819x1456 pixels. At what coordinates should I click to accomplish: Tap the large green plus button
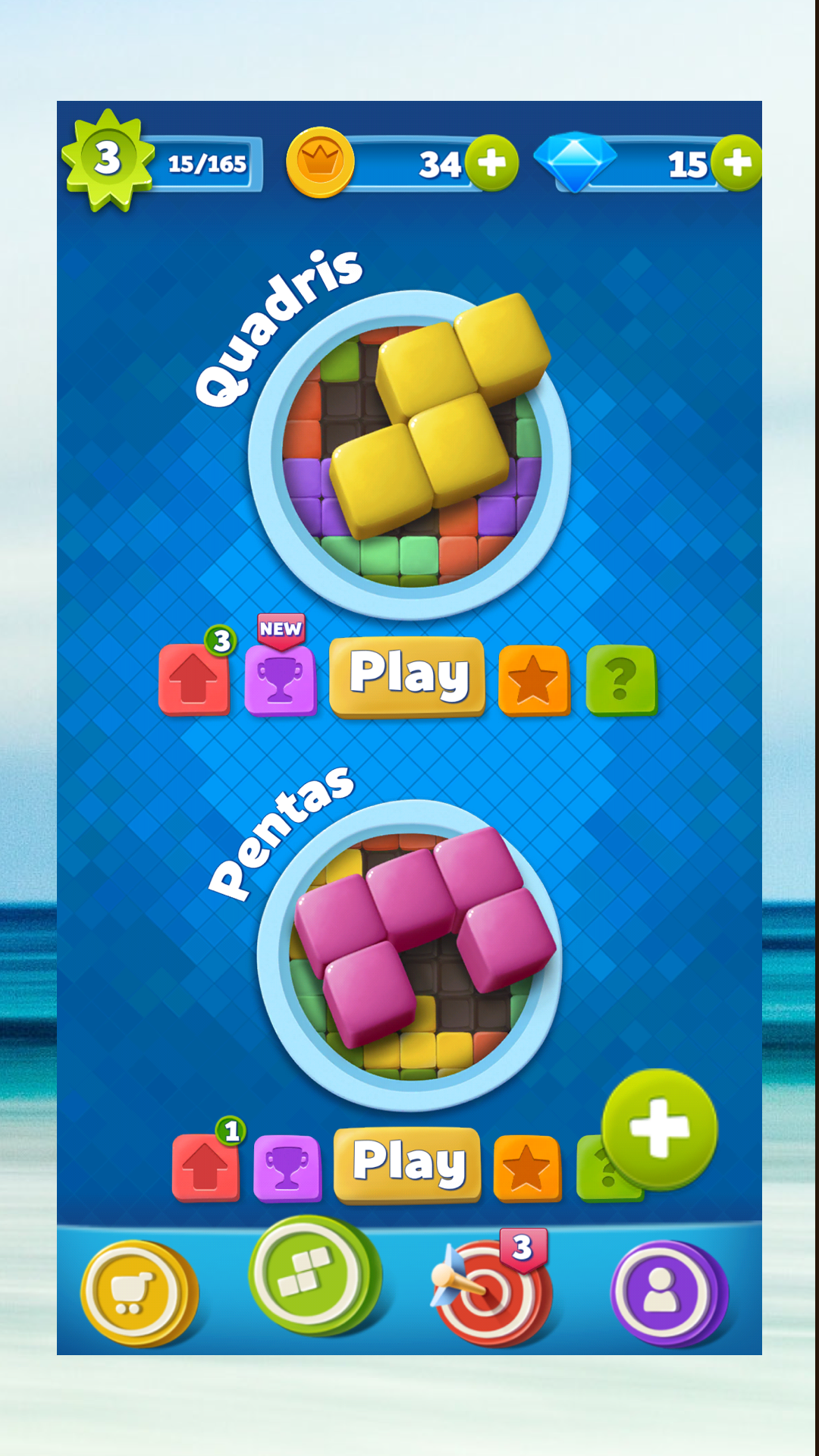pyautogui.click(x=659, y=1128)
